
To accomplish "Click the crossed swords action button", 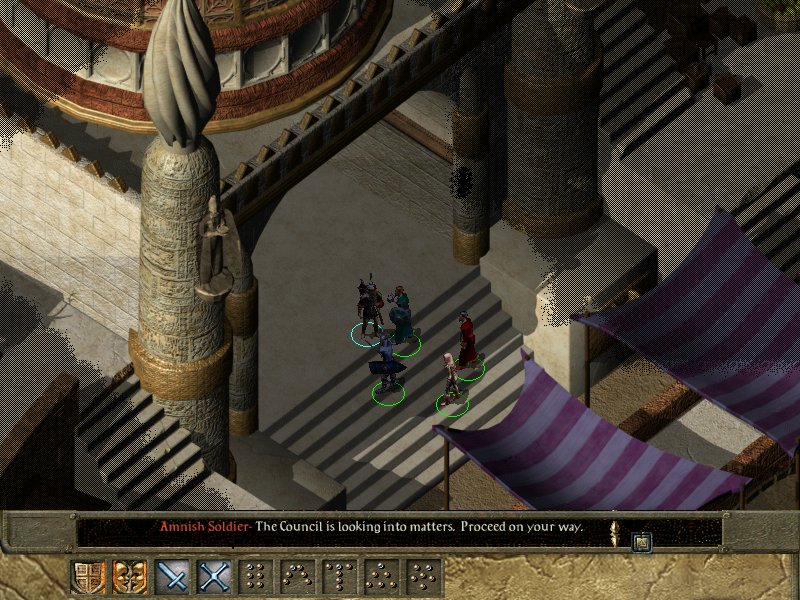I will pyautogui.click(x=213, y=576).
